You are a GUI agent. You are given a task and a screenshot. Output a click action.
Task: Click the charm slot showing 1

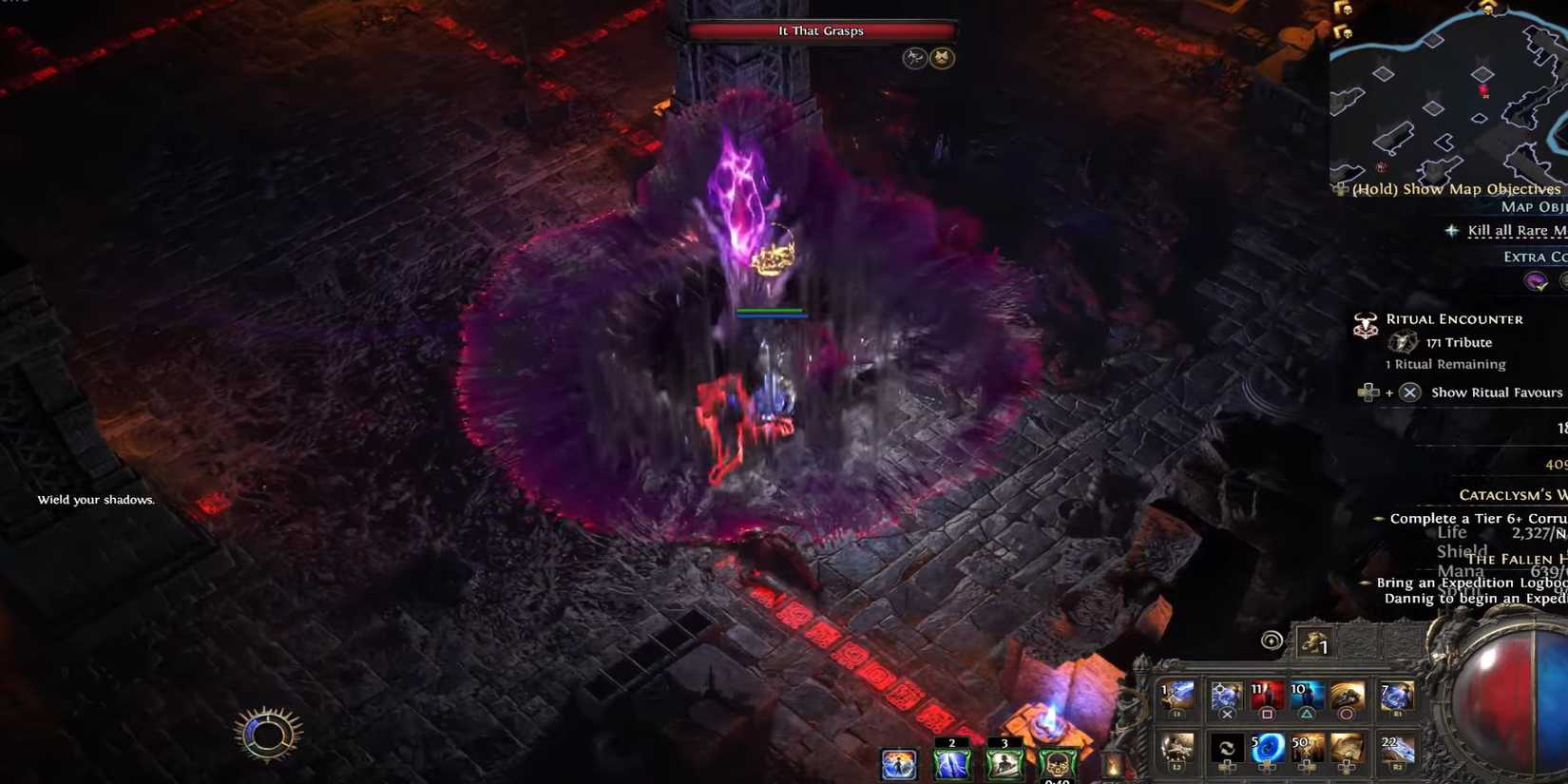(x=1315, y=644)
